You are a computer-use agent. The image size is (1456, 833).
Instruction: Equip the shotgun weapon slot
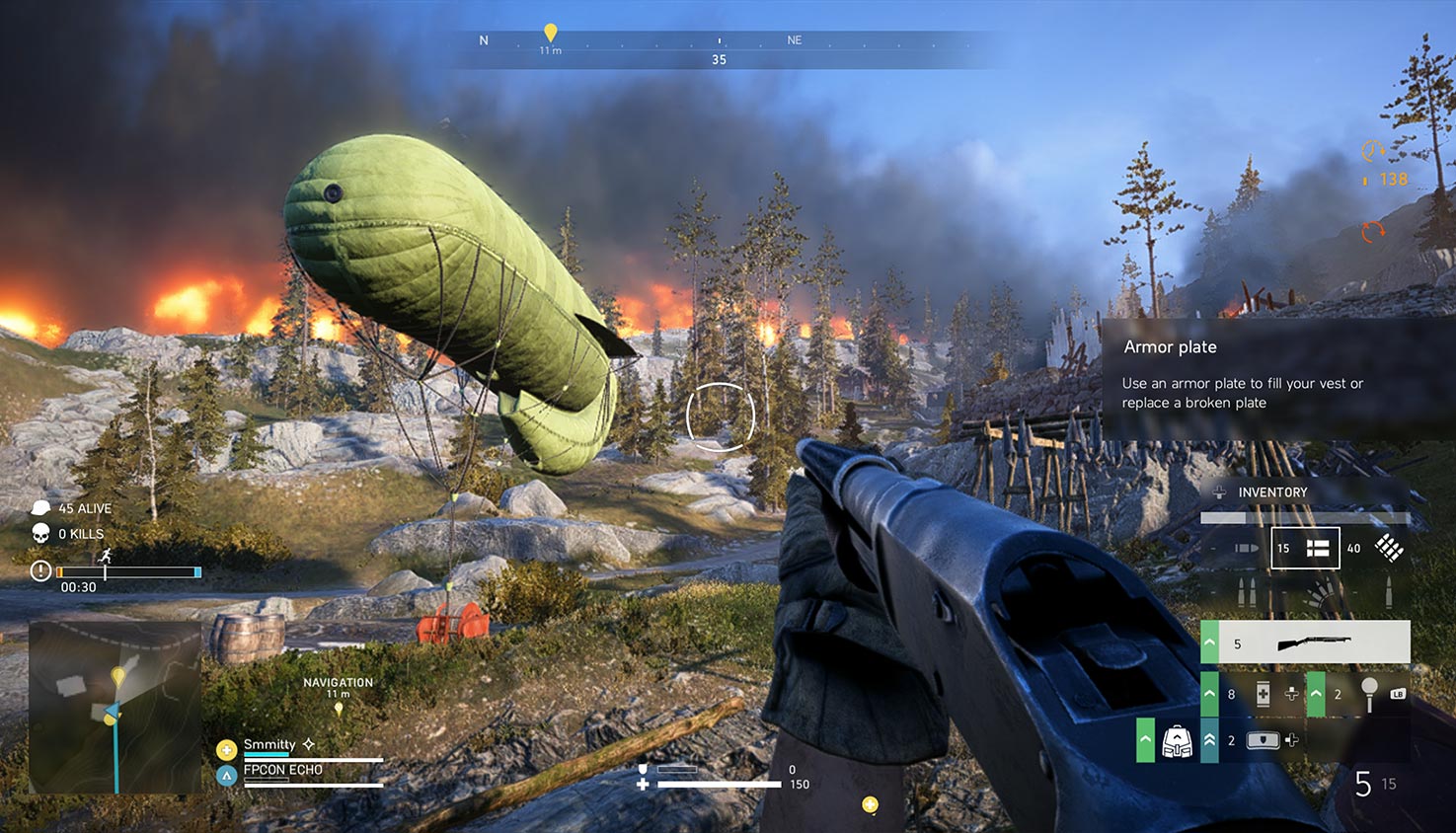1313,644
